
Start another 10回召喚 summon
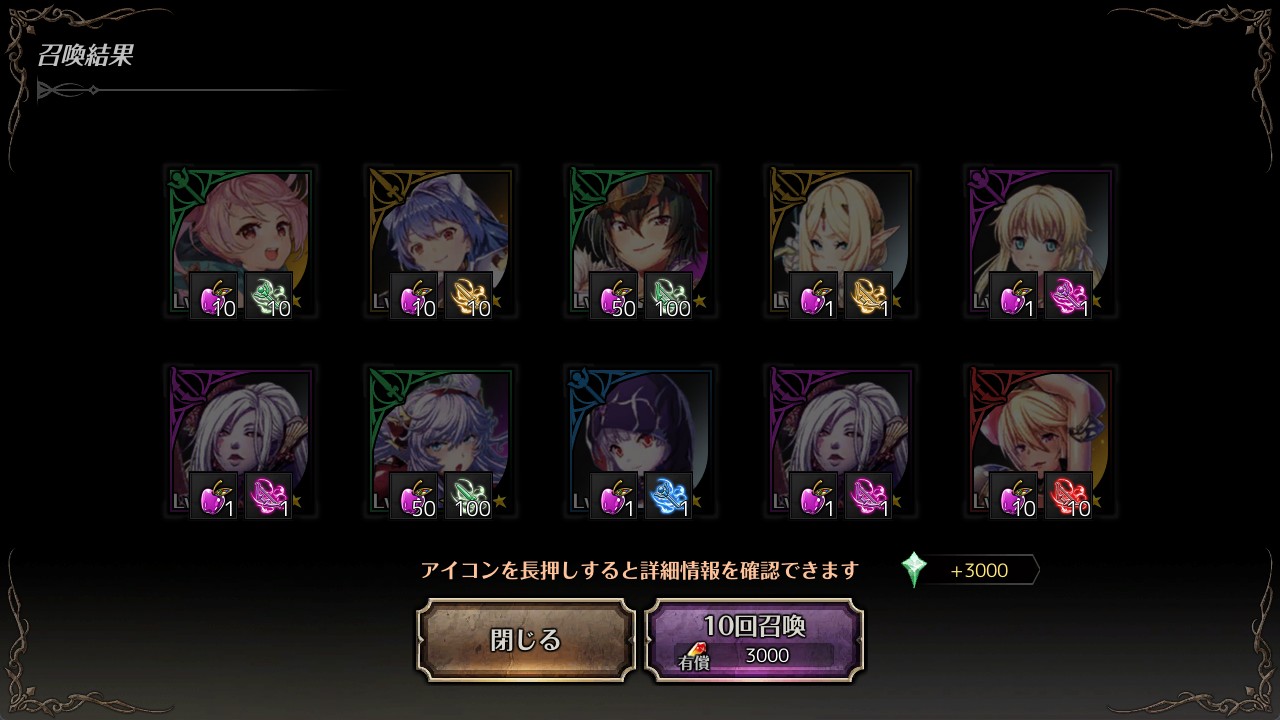(754, 640)
